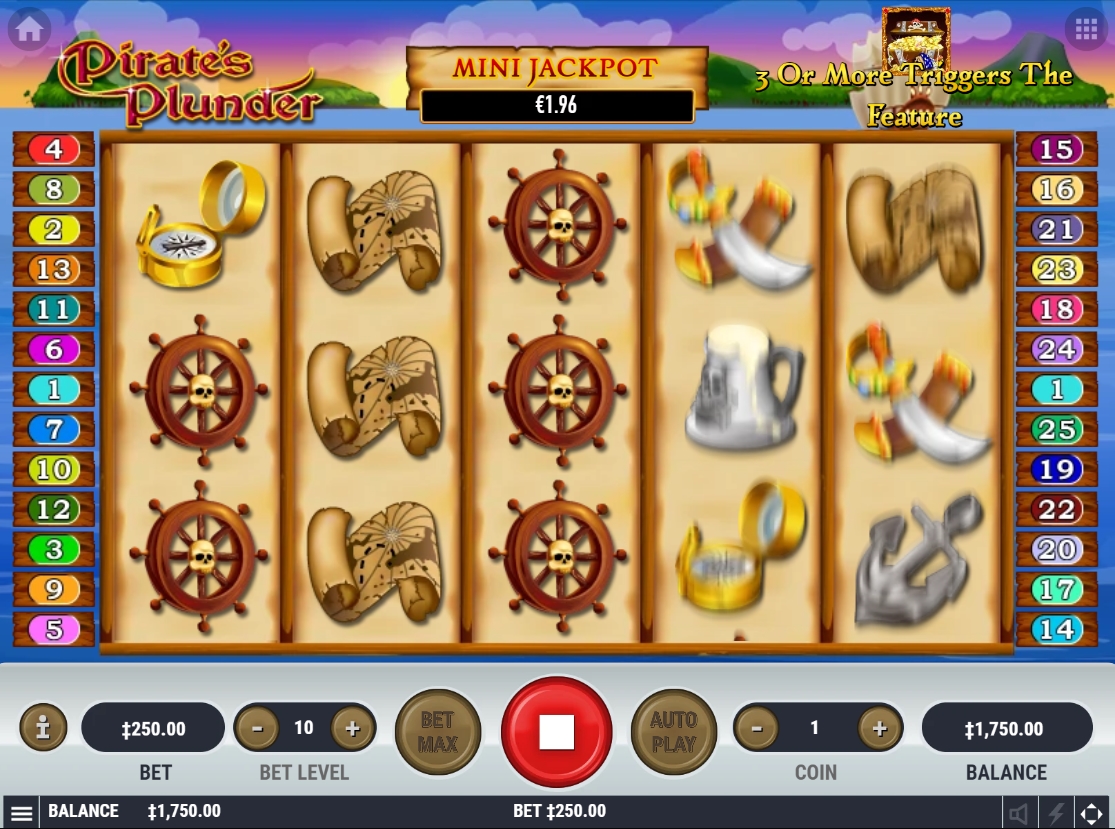Highlight payline 5 marker

[54, 630]
